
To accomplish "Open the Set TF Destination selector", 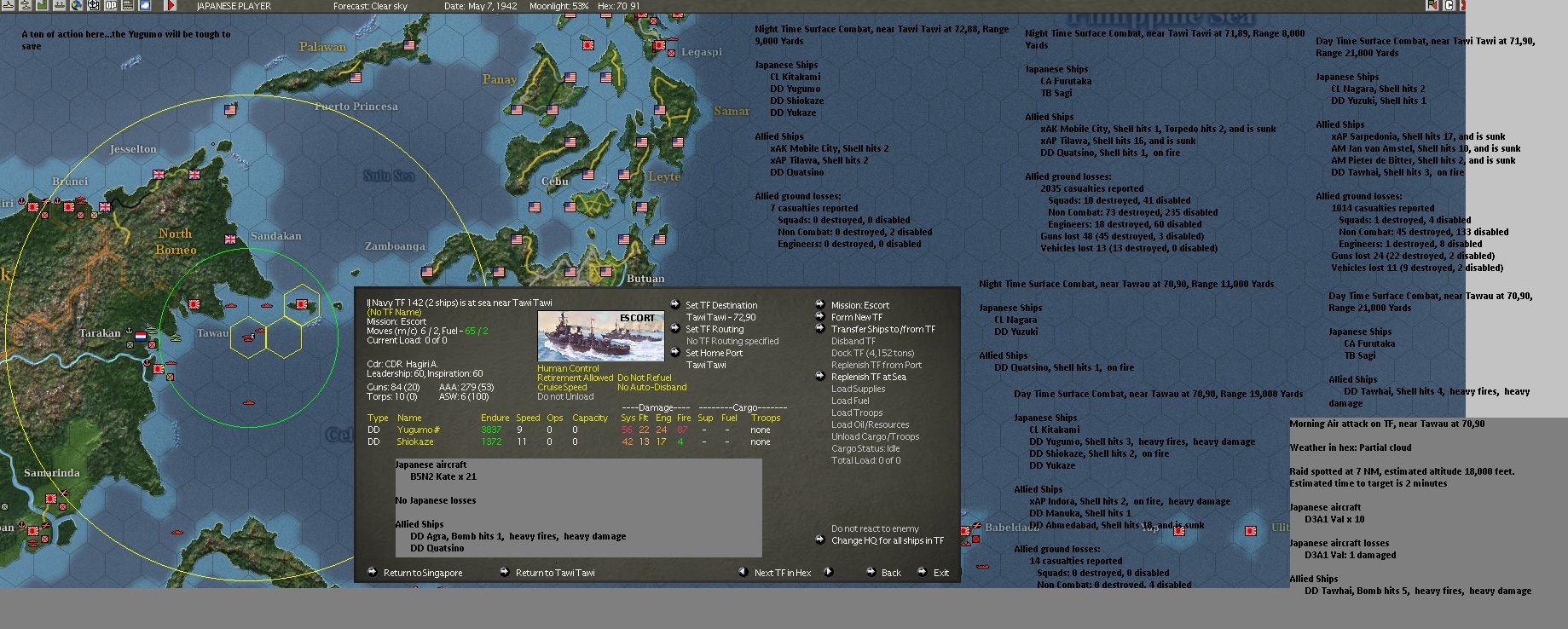I will [720, 305].
